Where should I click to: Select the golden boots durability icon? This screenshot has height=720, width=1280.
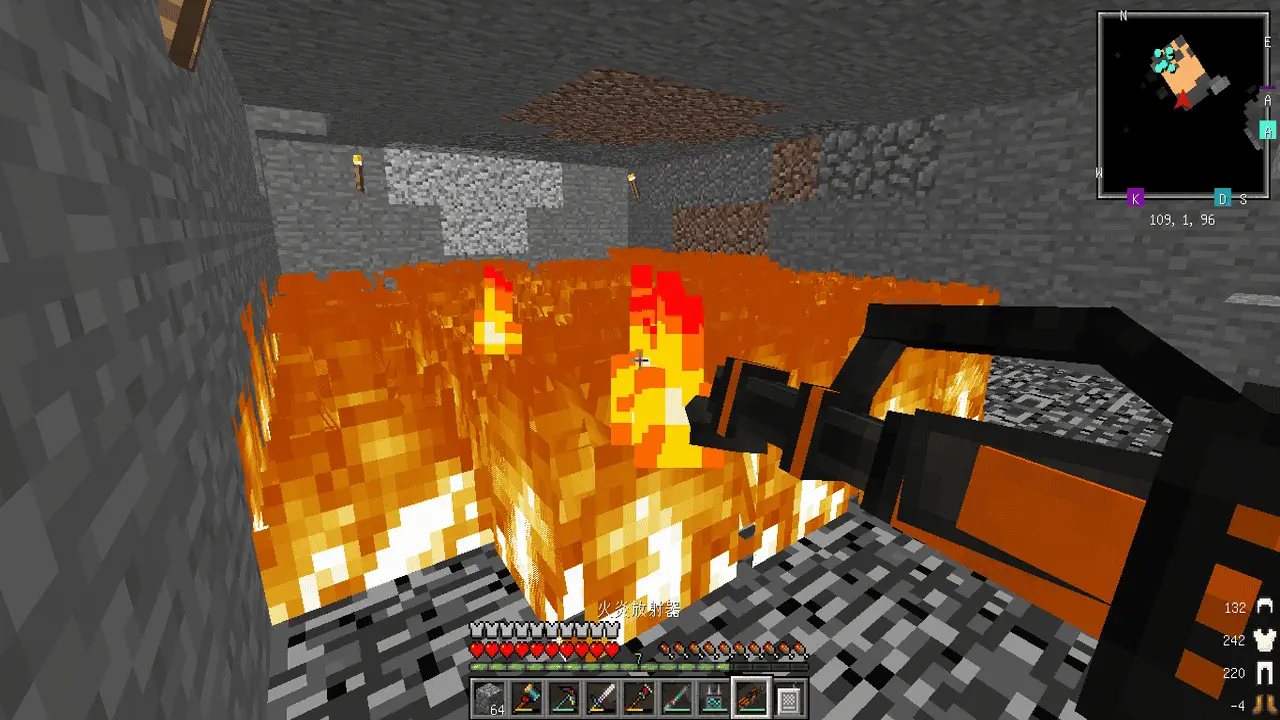[x=1266, y=703]
